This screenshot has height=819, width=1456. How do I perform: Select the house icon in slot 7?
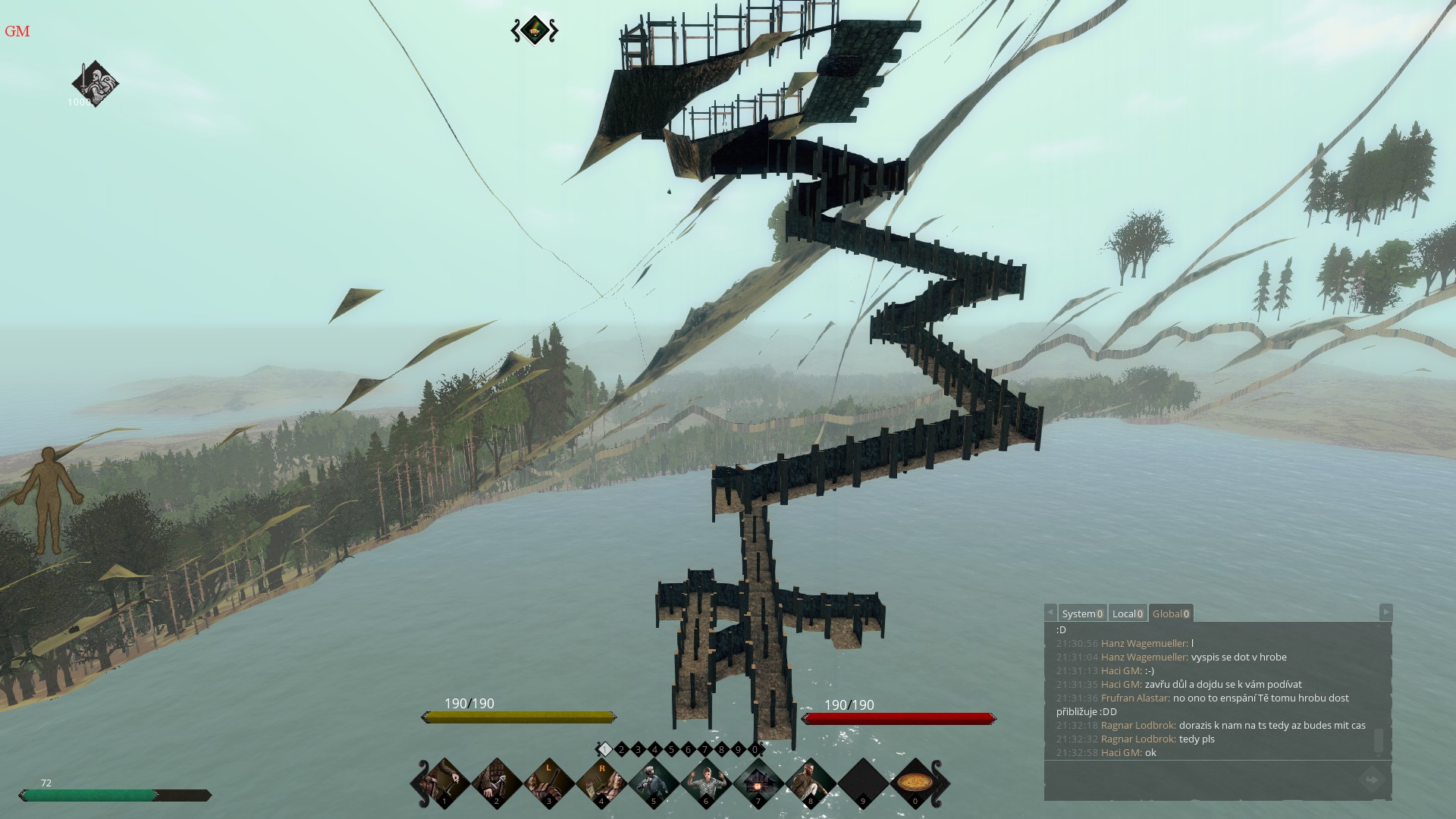coord(758,783)
